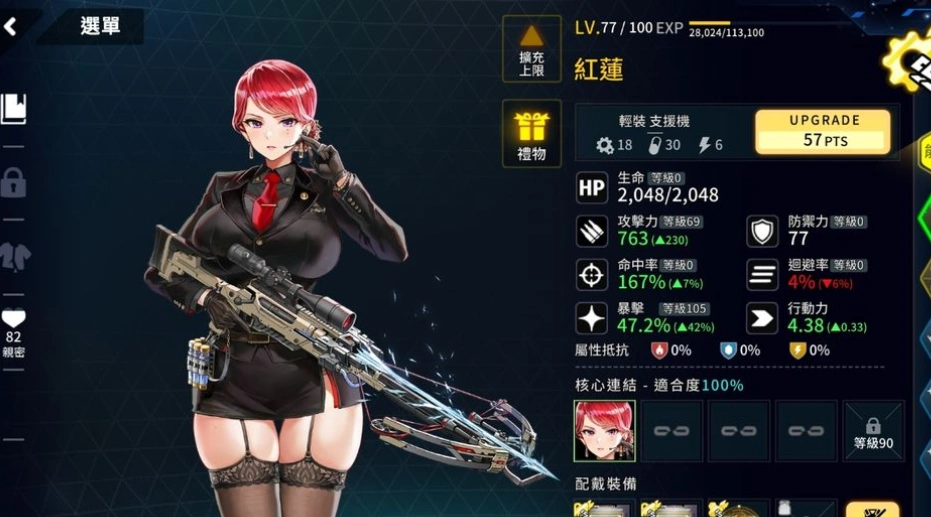Image resolution: width=931 pixels, height=517 pixels.
Task: Select the 攻擊力 attack stat icon
Action: tap(592, 231)
